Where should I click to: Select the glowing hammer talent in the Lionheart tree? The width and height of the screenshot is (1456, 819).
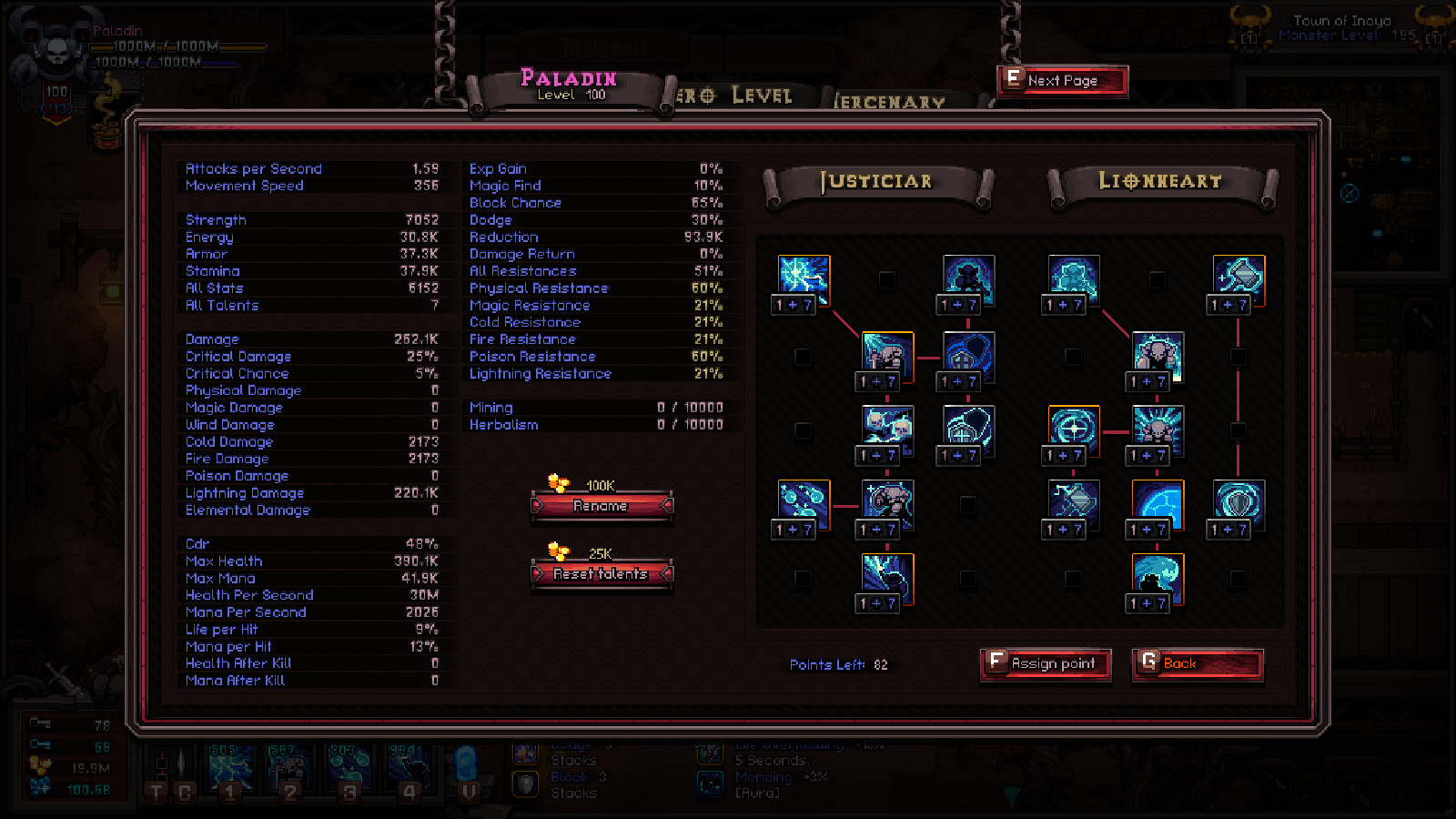[x=1238, y=278]
